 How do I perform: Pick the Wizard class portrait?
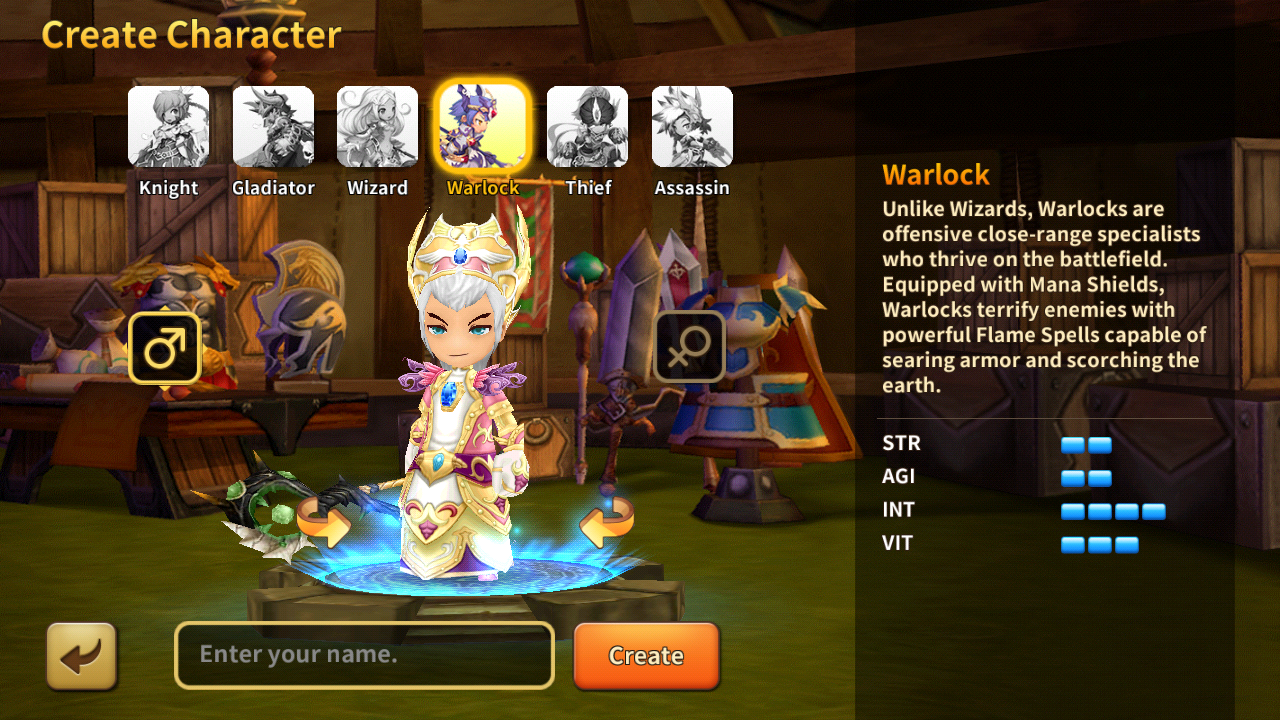[377, 127]
